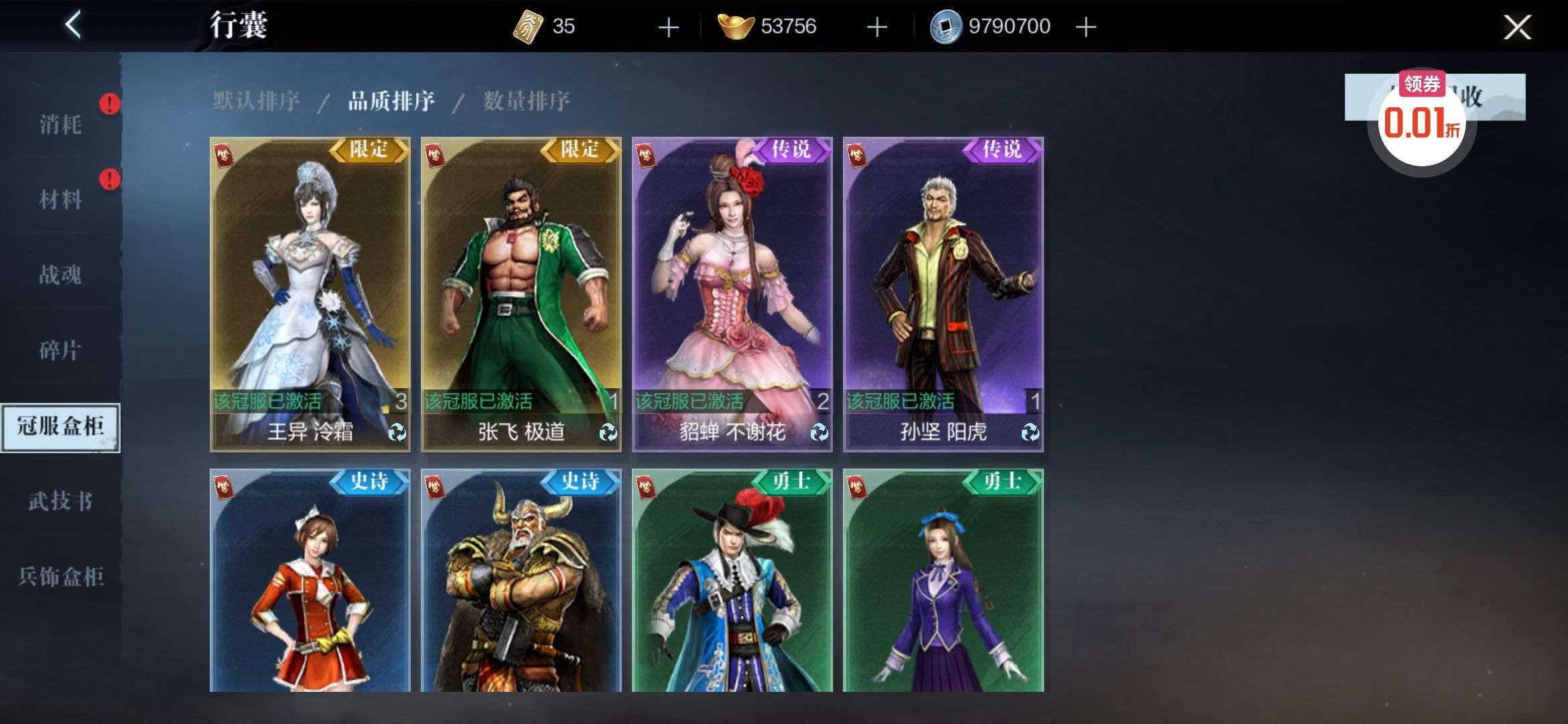The width and height of the screenshot is (1568, 724).
Task: Choose the 貂蝉 不谢花 costume card
Action: 732,294
